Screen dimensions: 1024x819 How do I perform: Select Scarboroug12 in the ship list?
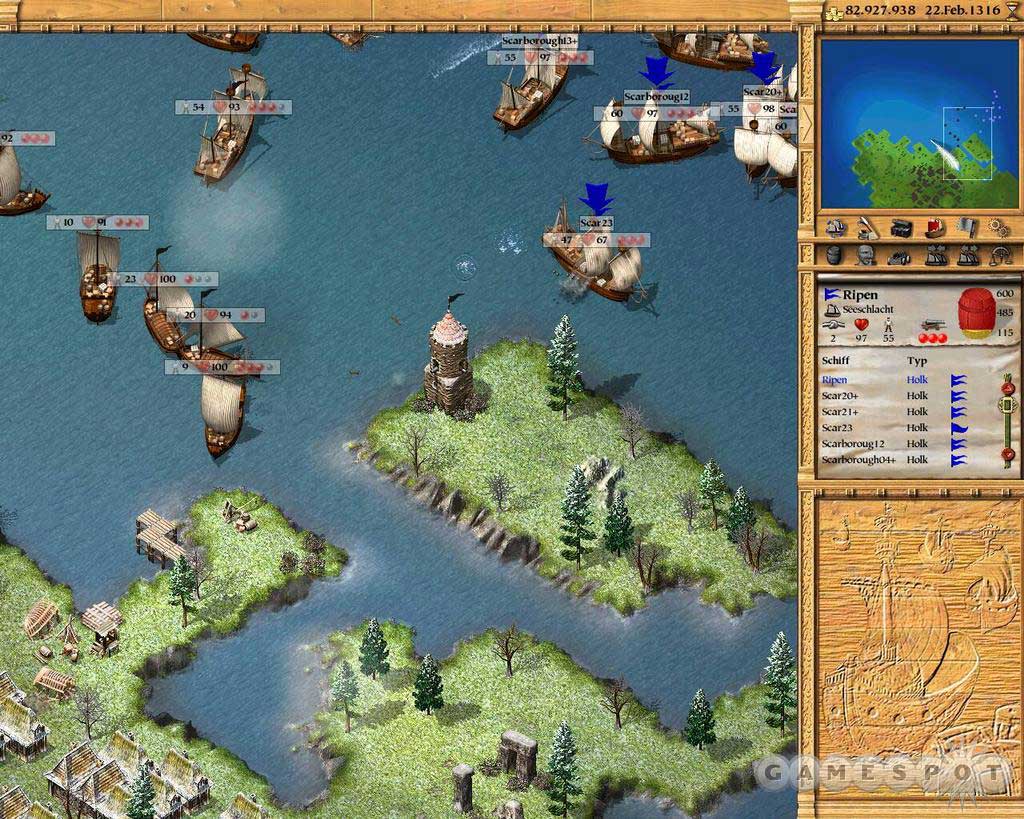coord(853,444)
